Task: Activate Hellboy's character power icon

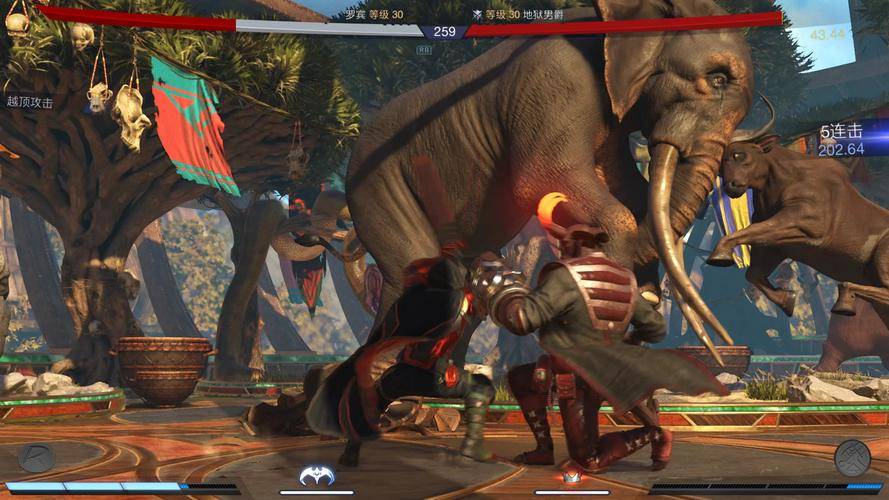Action: click(x=852, y=457)
